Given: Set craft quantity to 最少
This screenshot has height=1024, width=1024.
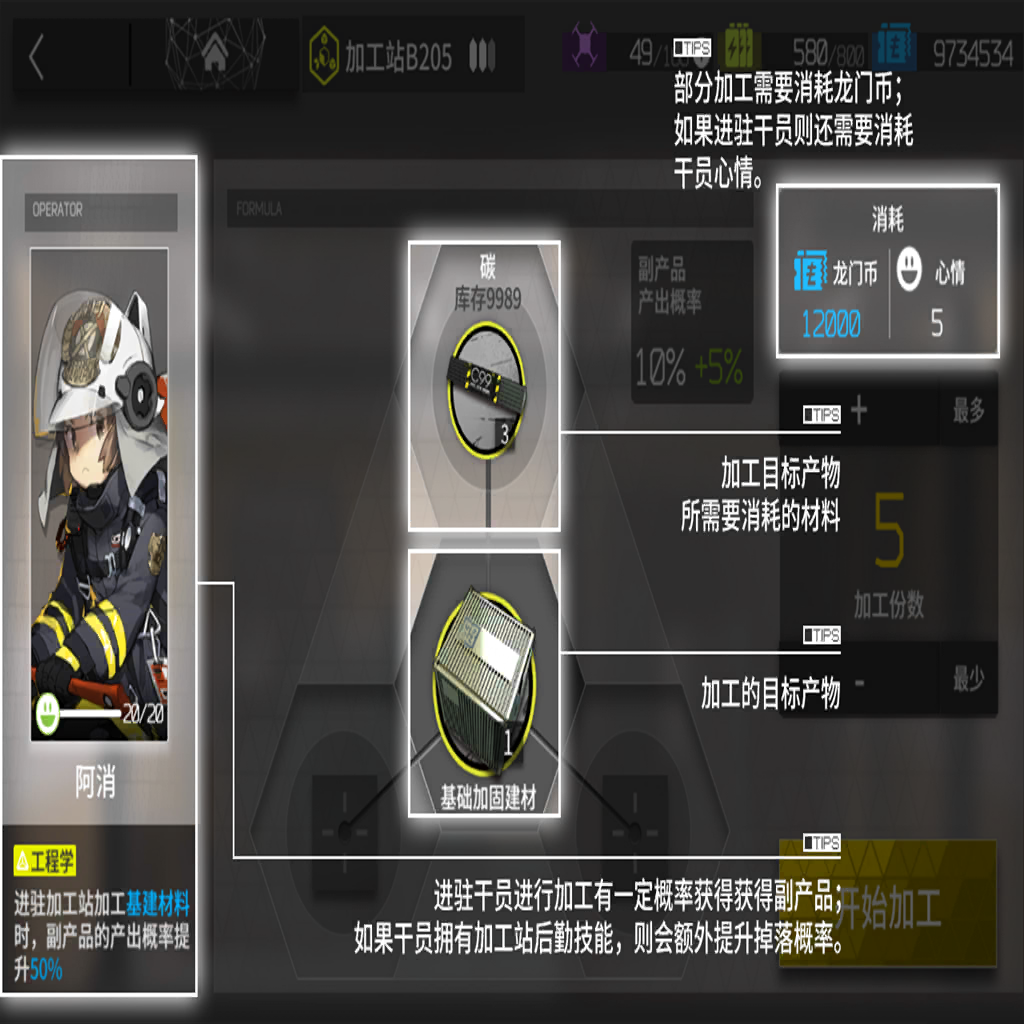Looking at the screenshot, I should pyautogui.click(x=968, y=681).
